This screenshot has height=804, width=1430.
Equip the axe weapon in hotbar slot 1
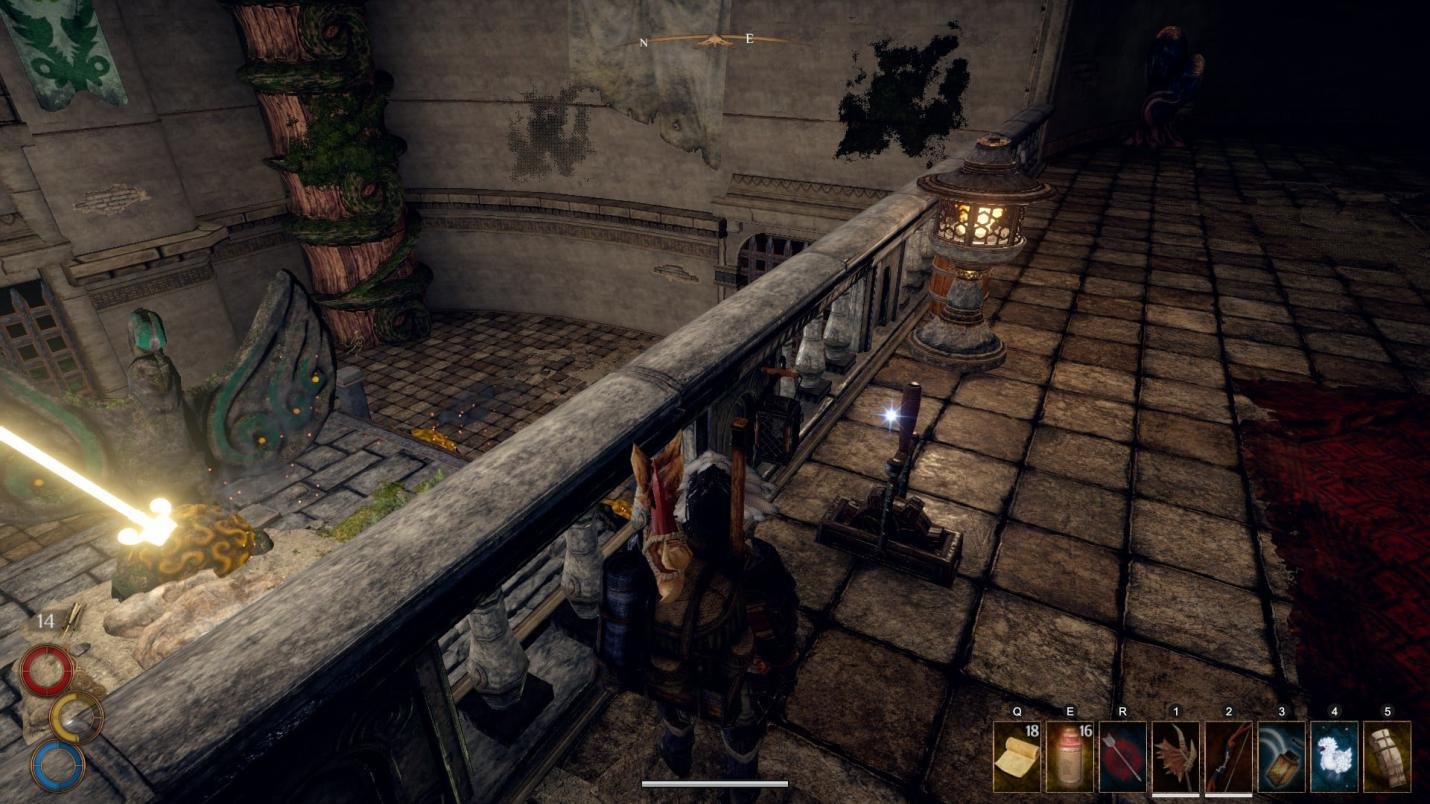[x=1174, y=758]
